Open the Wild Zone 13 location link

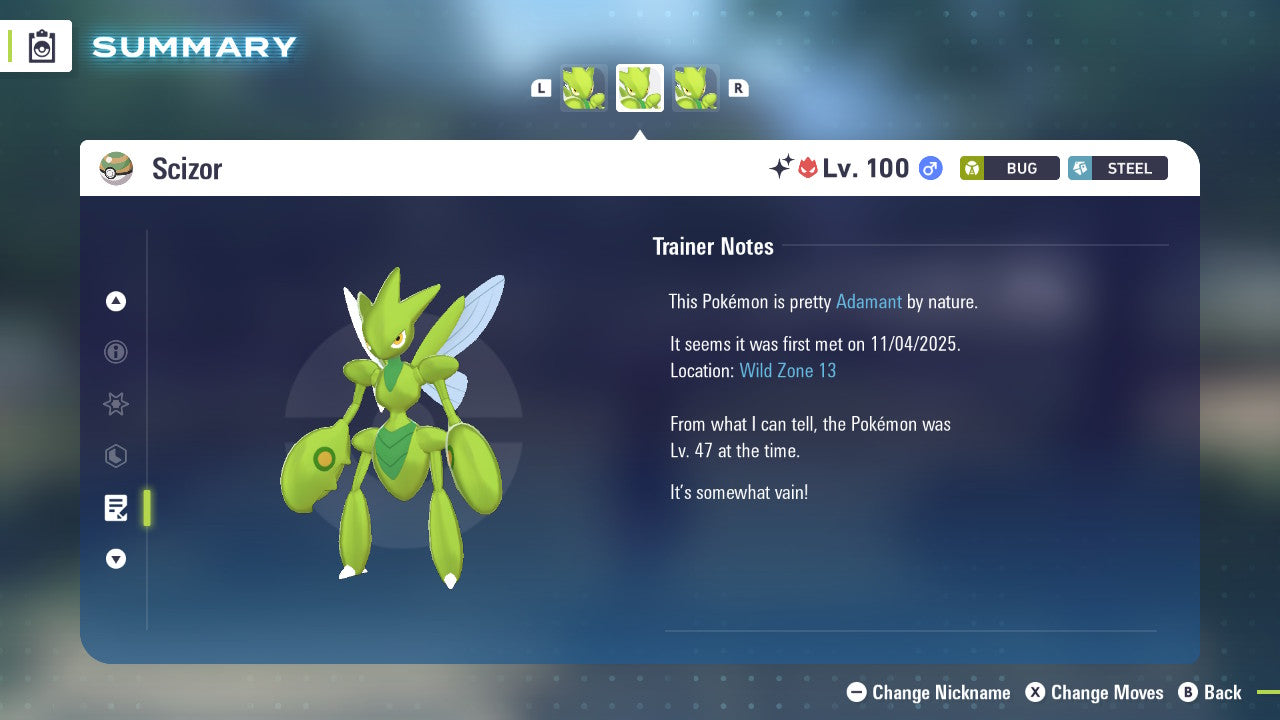click(788, 370)
